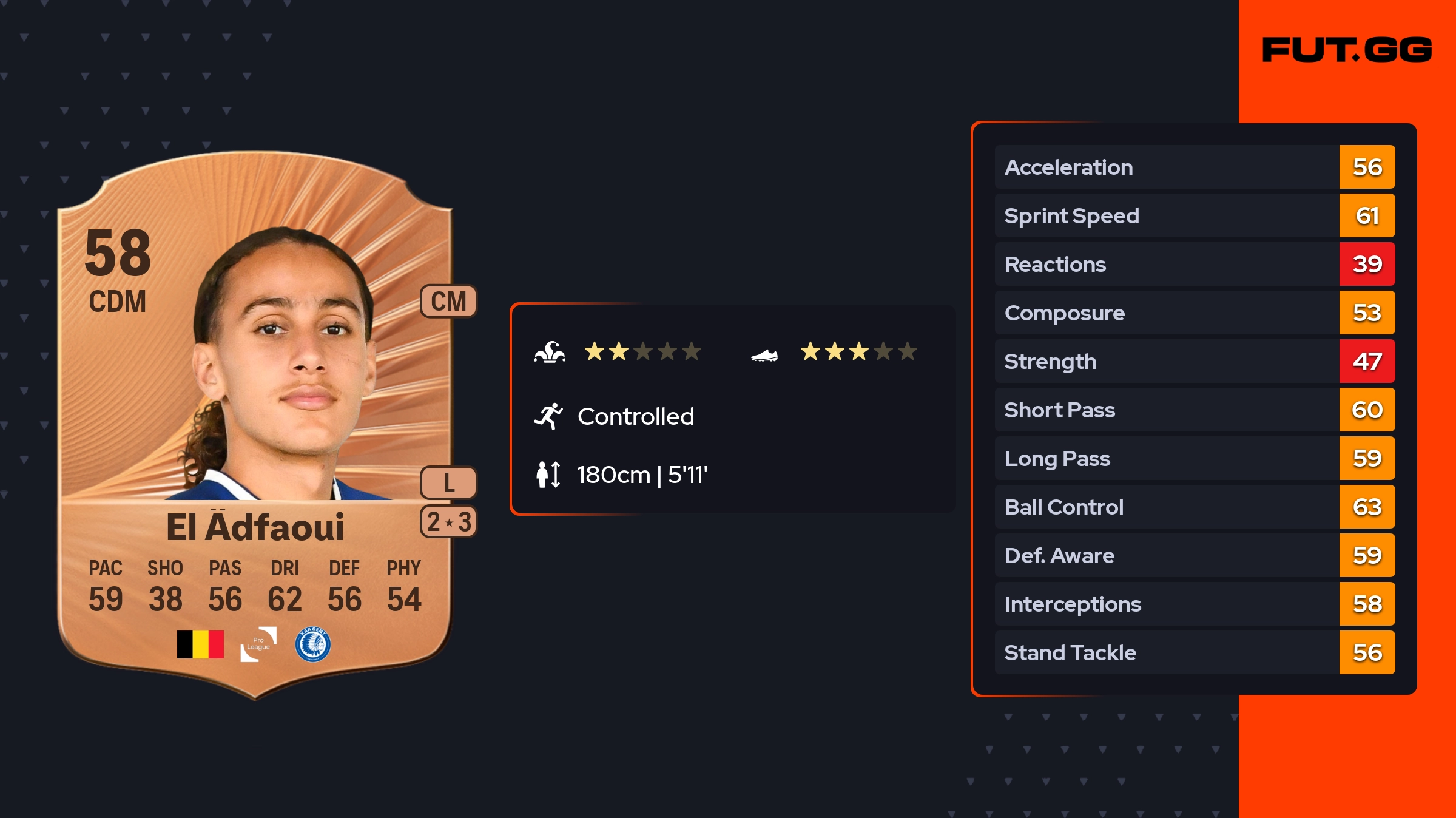Select the Composure stat row
This screenshot has height=818, width=1456.
[1194, 313]
